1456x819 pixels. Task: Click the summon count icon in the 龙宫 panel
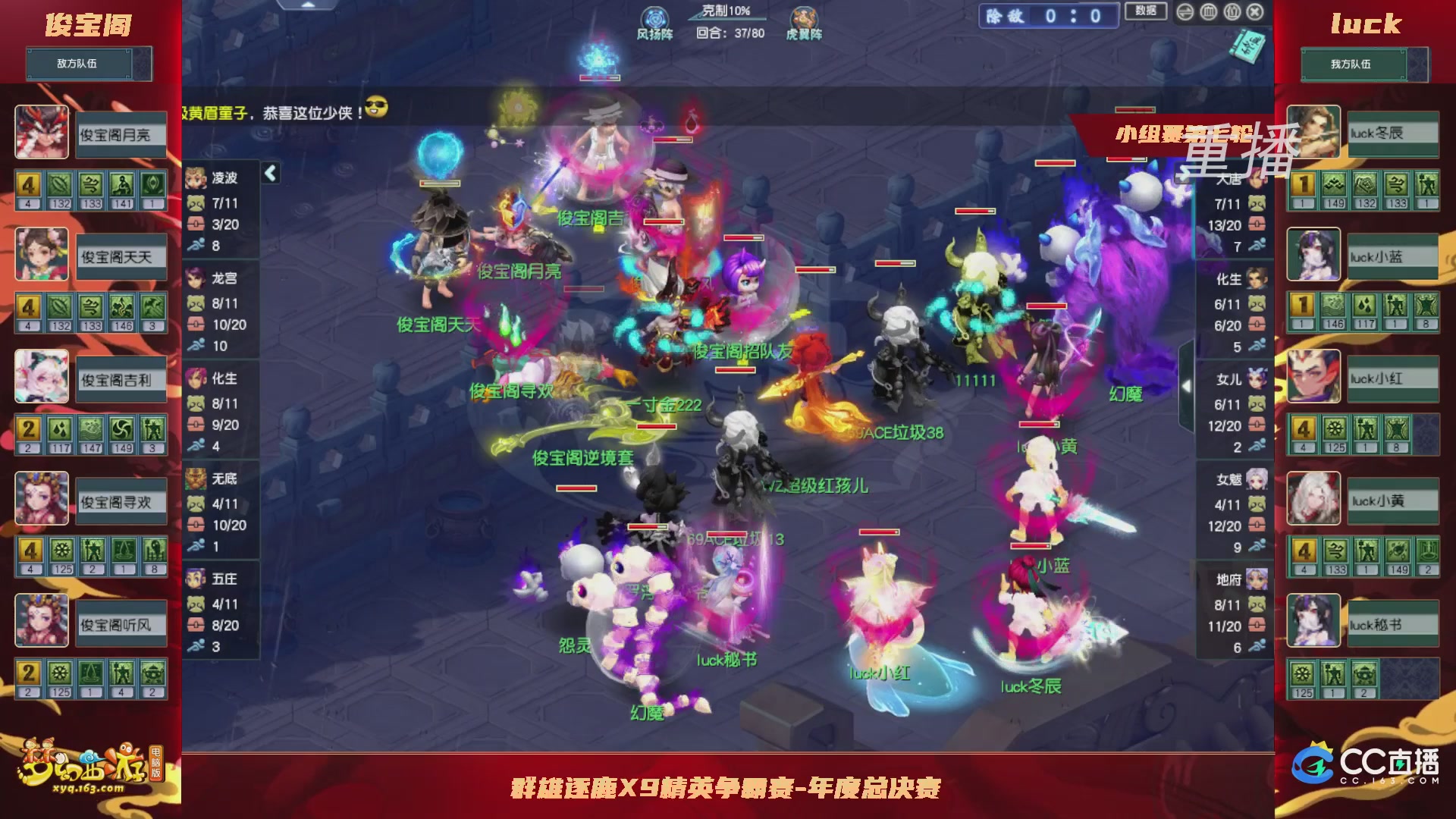(196, 305)
